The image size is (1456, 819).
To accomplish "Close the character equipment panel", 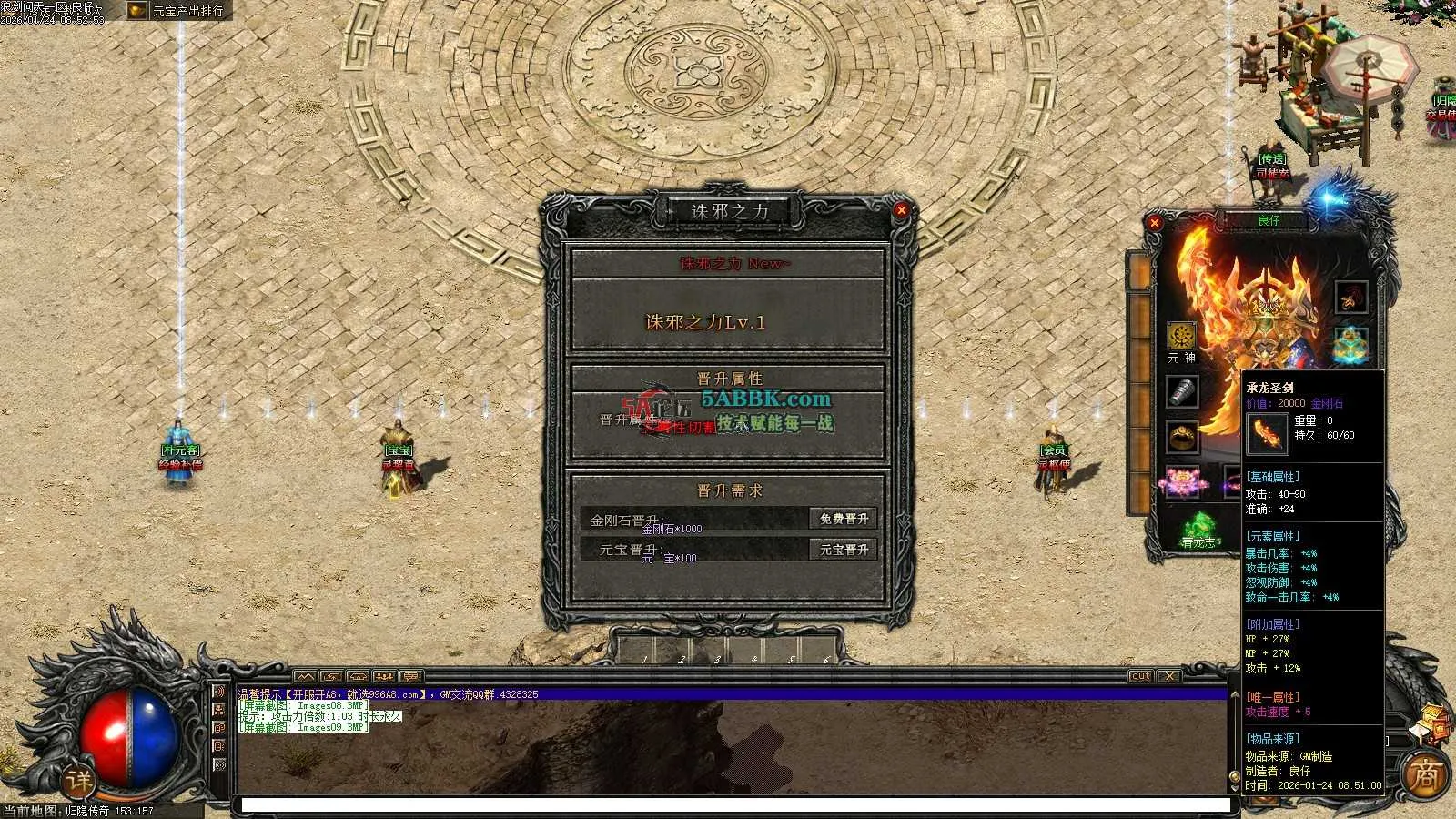I will coord(1155,222).
